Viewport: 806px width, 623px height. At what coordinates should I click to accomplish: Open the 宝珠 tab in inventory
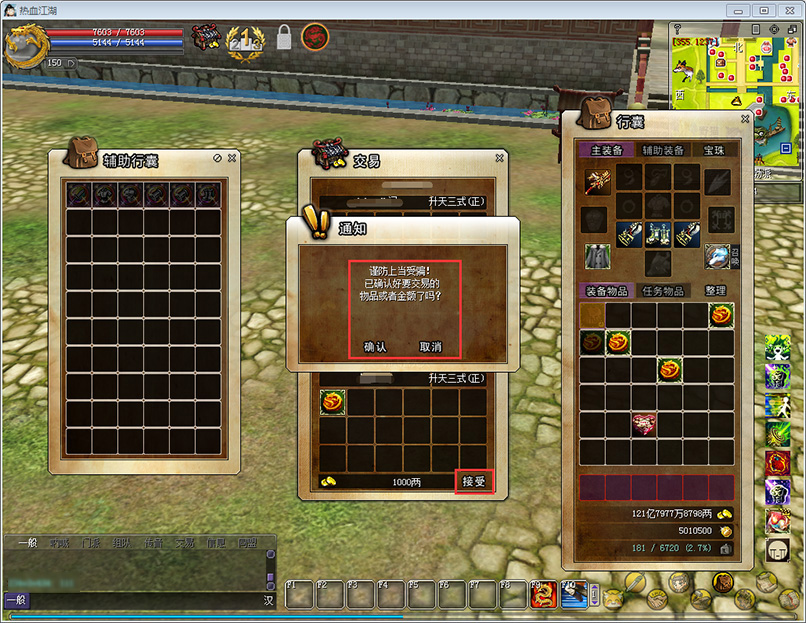715,150
